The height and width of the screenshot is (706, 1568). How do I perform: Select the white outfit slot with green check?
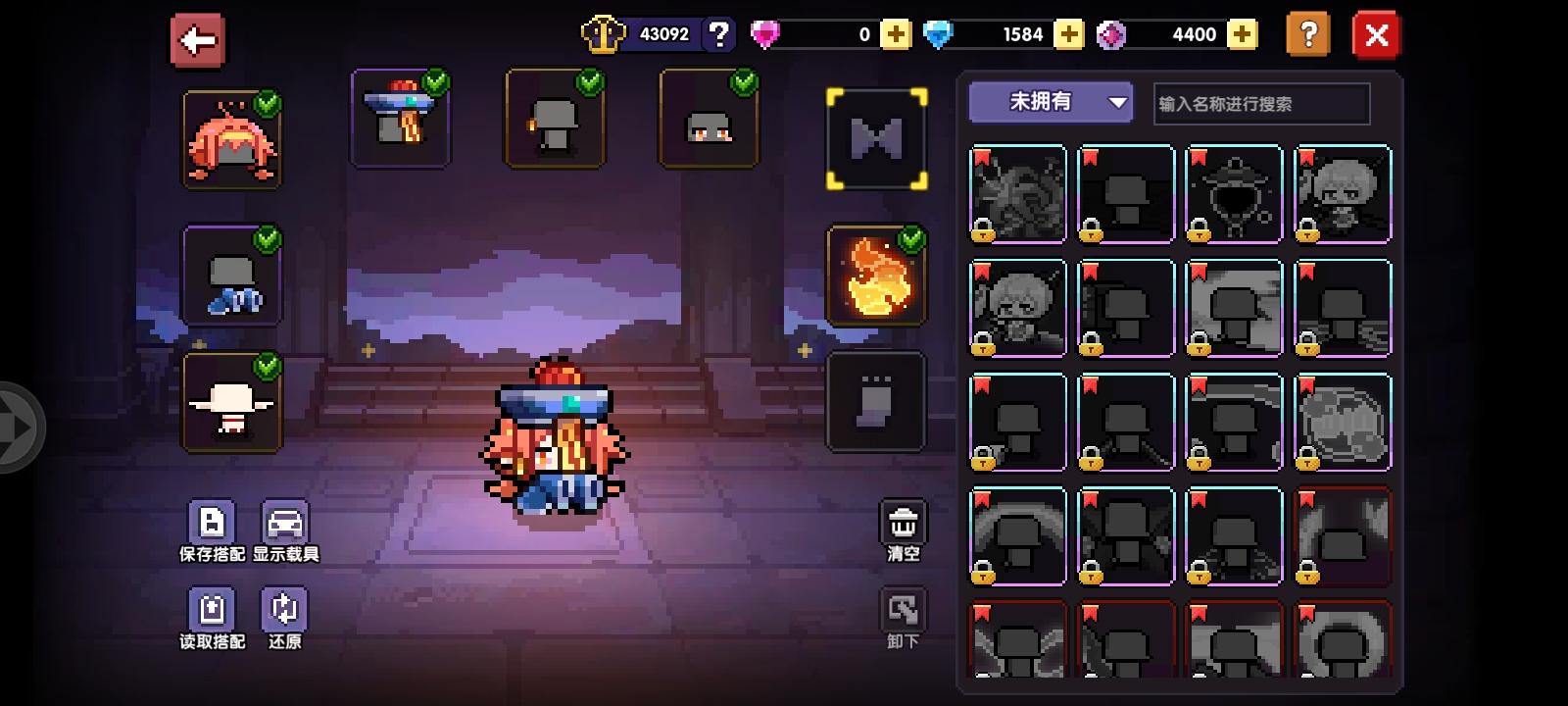(x=232, y=404)
